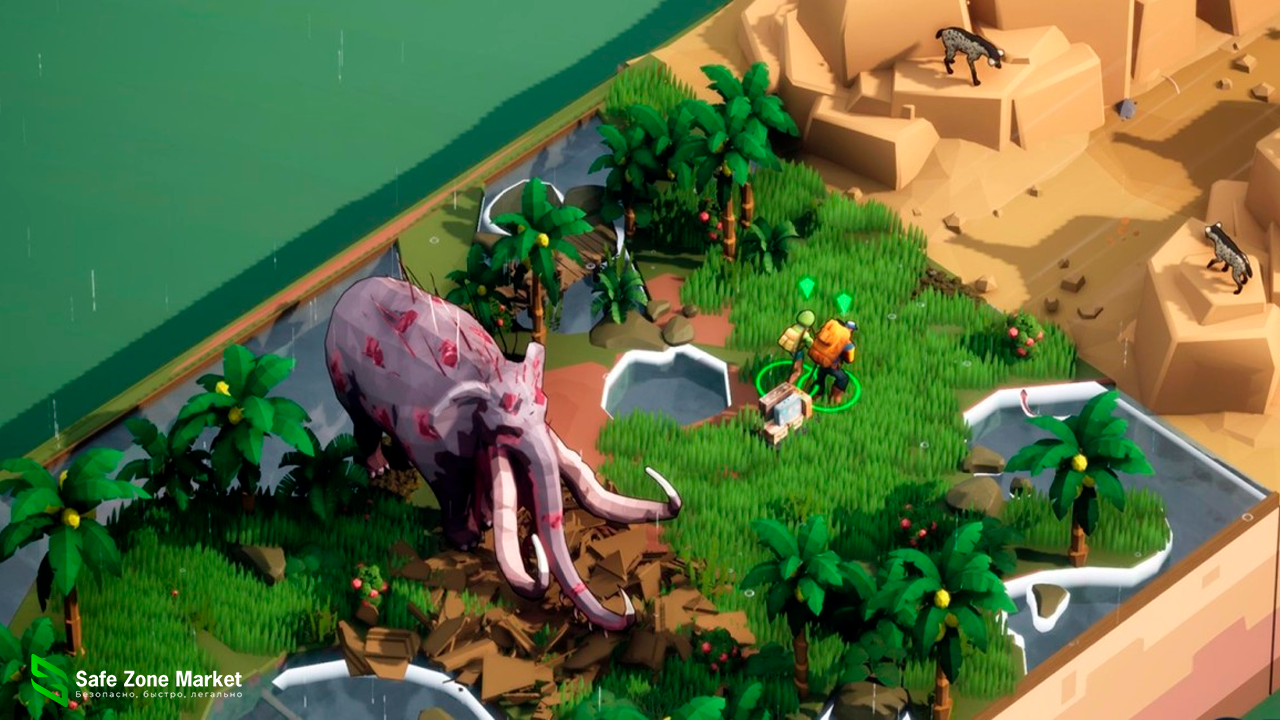The height and width of the screenshot is (720, 1280).
Task: Select the survivor wearing the orange backpack
Action: [833, 352]
